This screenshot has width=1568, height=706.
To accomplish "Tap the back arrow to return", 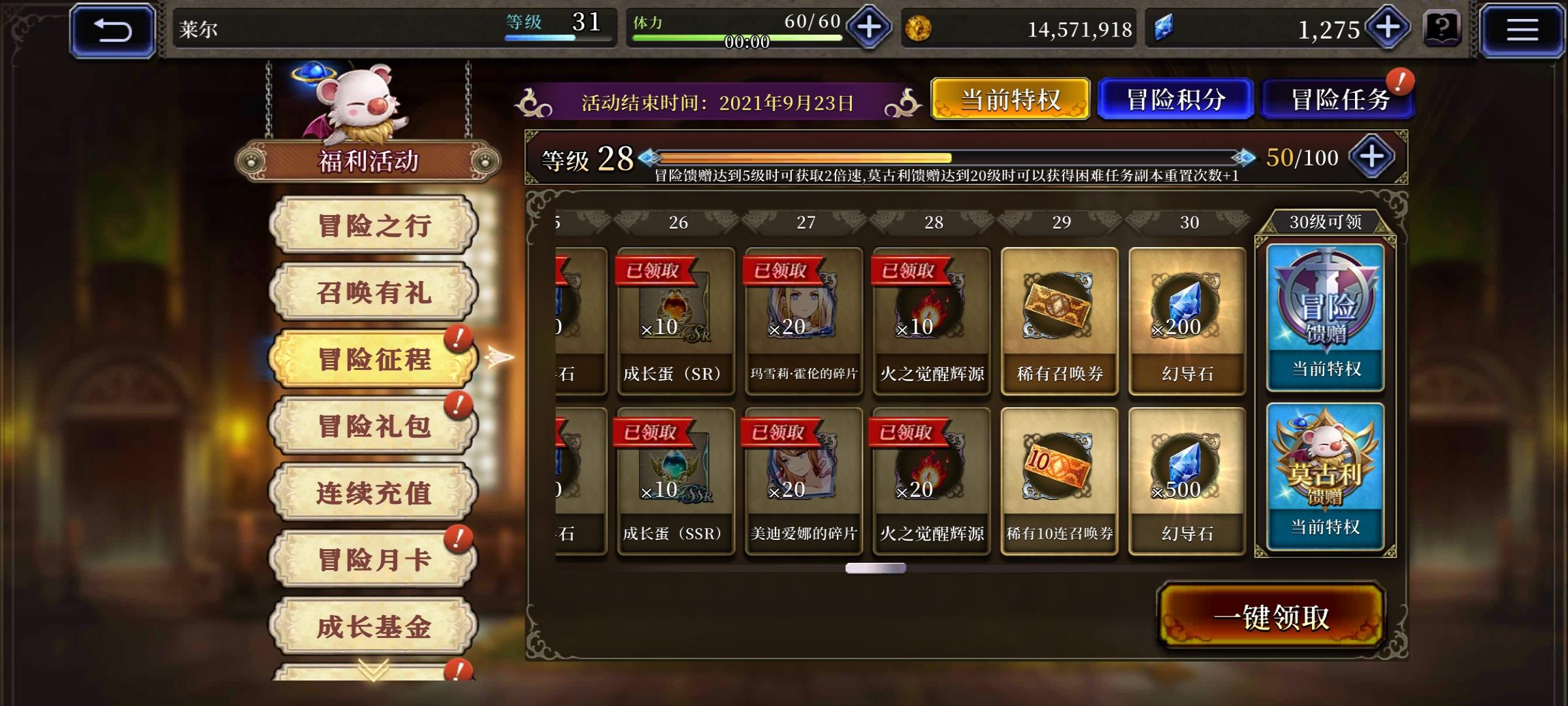I will pyautogui.click(x=115, y=29).
